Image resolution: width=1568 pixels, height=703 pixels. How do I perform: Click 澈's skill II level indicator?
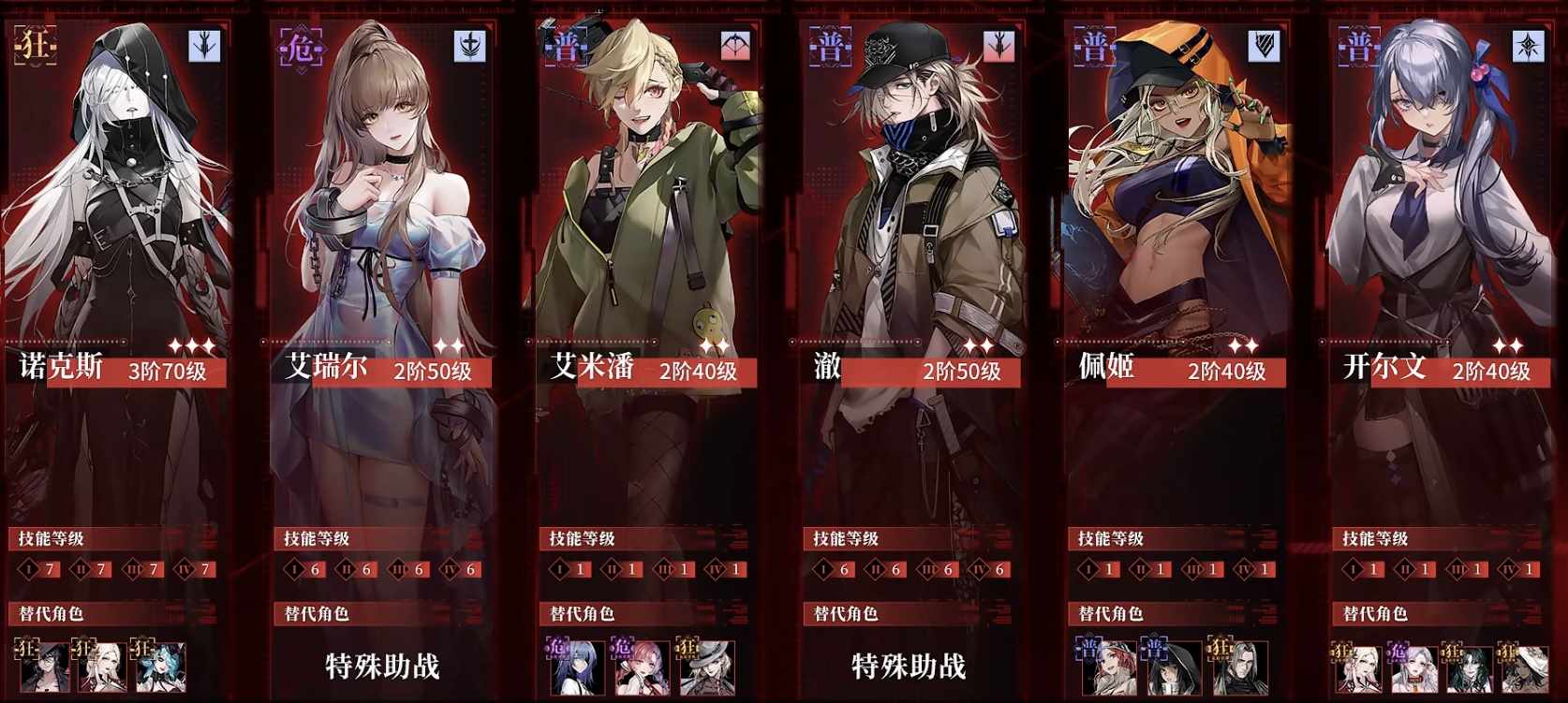(877, 568)
